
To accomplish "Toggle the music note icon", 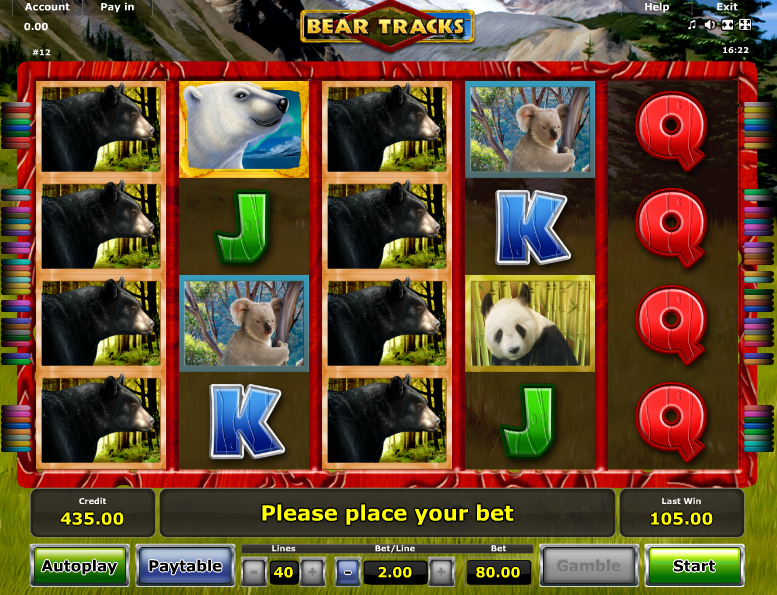I will tap(692, 25).
